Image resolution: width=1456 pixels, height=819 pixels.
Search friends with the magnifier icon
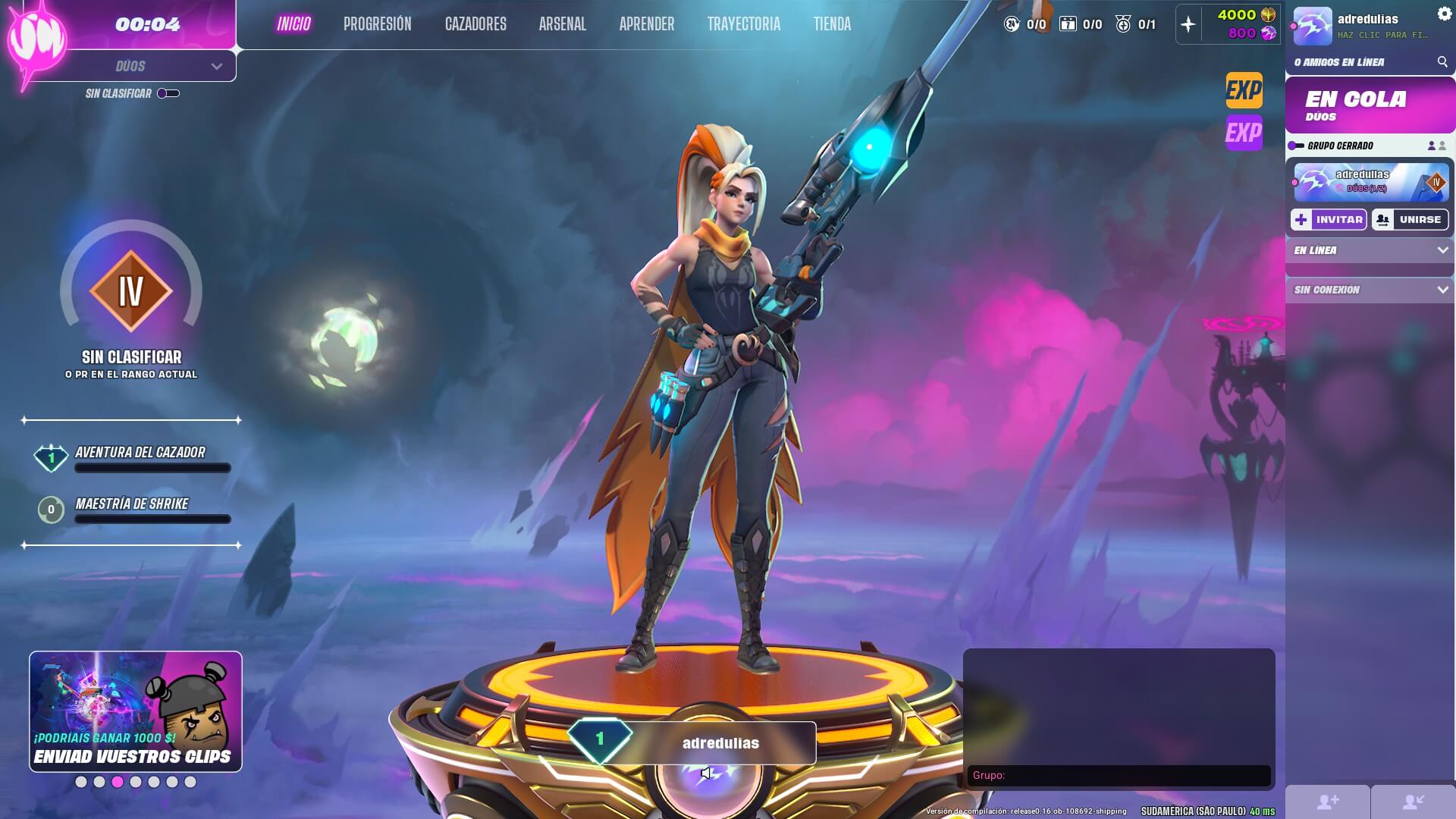point(1442,62)
